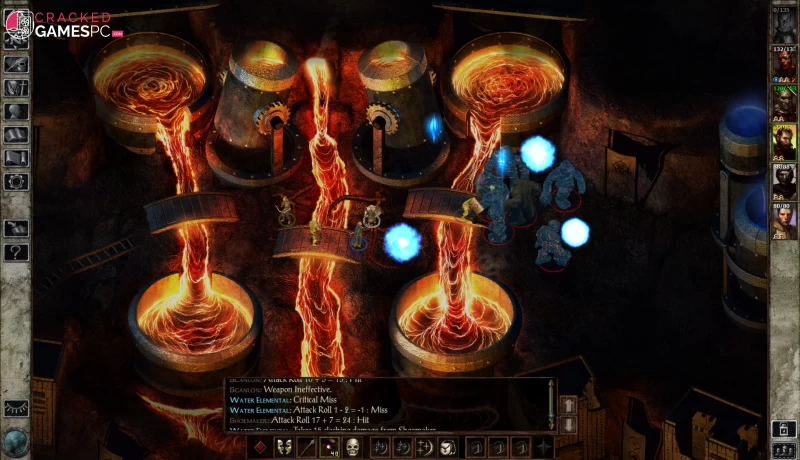Click the star icon in the action bar
This screenshot has height=460, width=800.
point(544,447)
